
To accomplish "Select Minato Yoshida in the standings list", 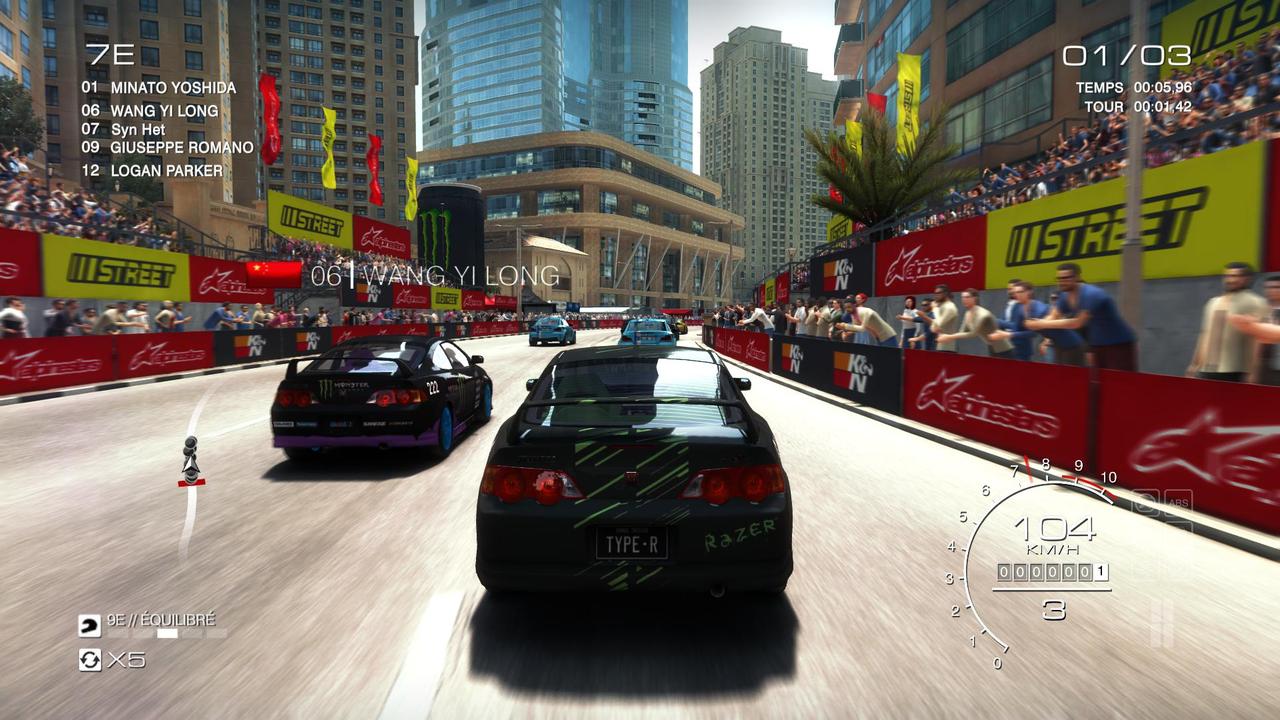I will pos(173,88).
